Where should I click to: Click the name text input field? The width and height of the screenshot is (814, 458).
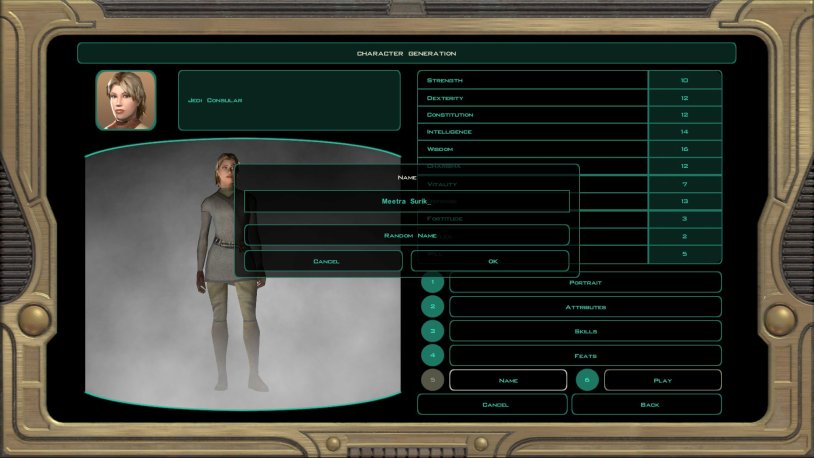pos(406,201)
